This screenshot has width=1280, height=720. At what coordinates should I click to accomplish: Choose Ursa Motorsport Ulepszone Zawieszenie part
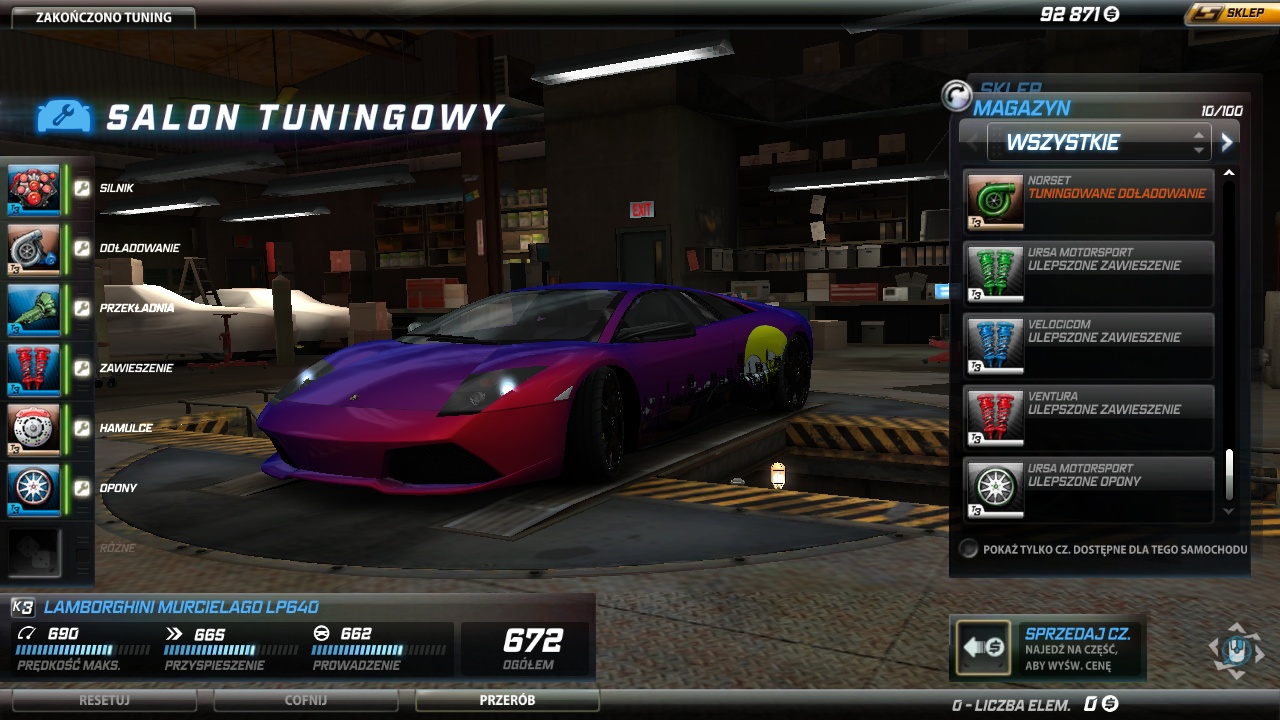coord(1089,273)
